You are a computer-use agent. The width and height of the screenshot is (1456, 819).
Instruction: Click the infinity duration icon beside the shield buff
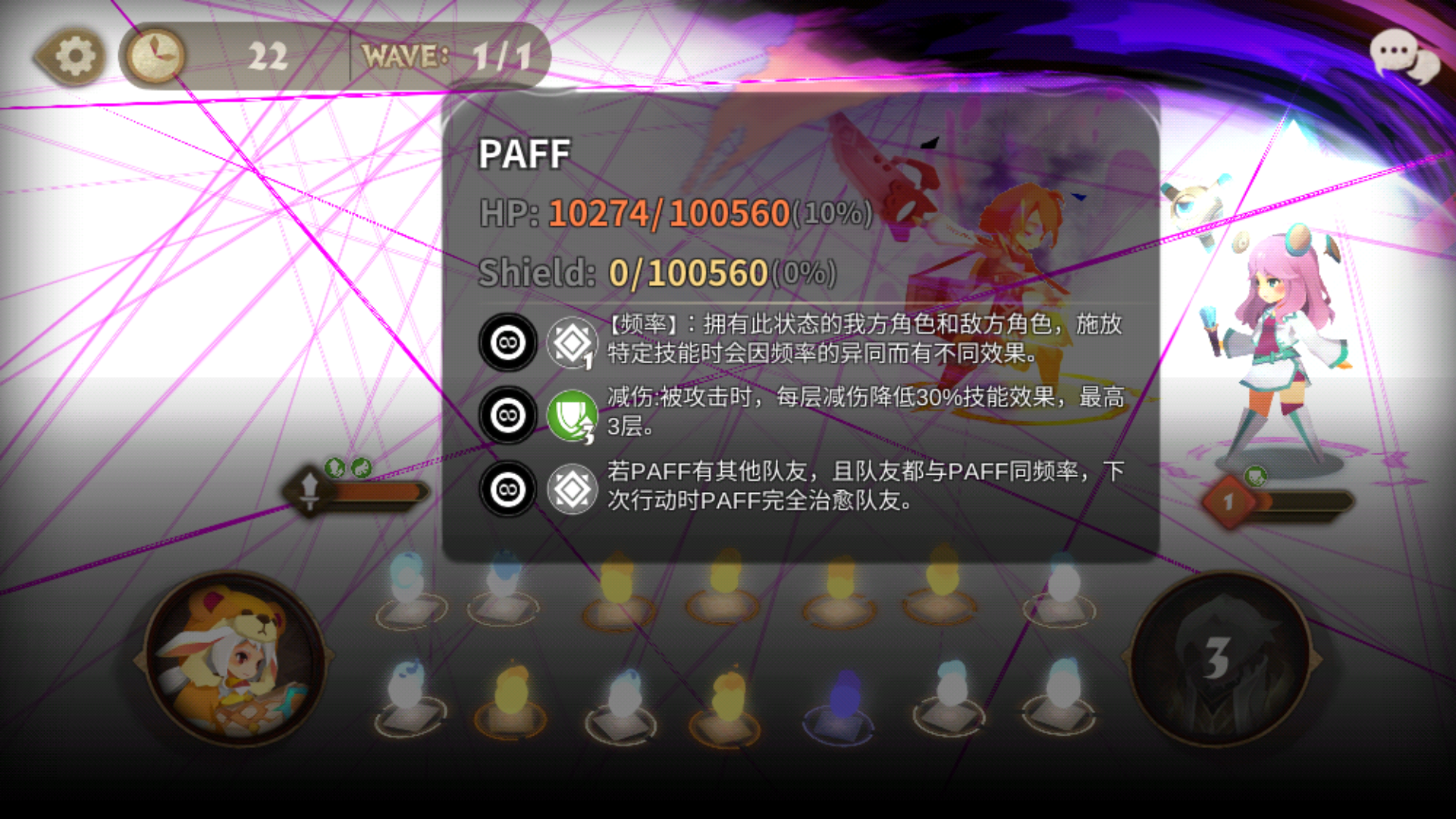pyautogui.click(x=507, y=416)
